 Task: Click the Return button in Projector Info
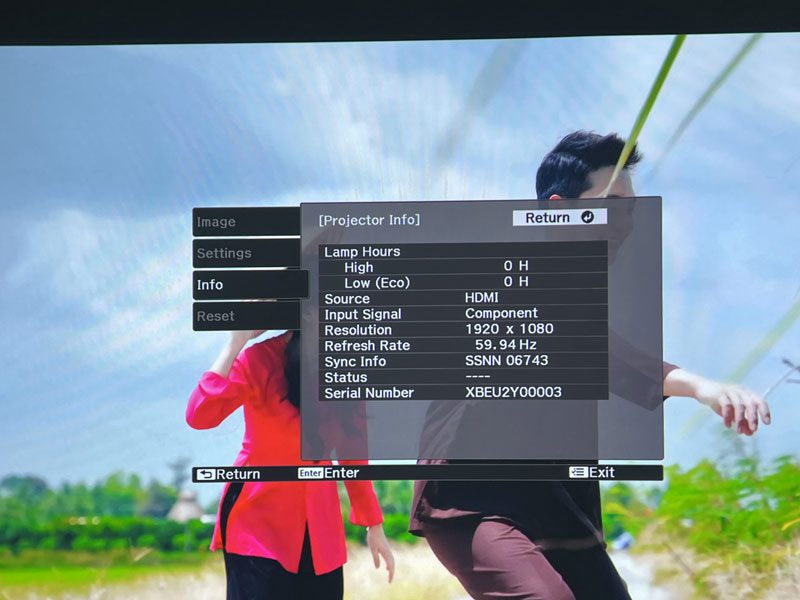click(x=559, y=217)
